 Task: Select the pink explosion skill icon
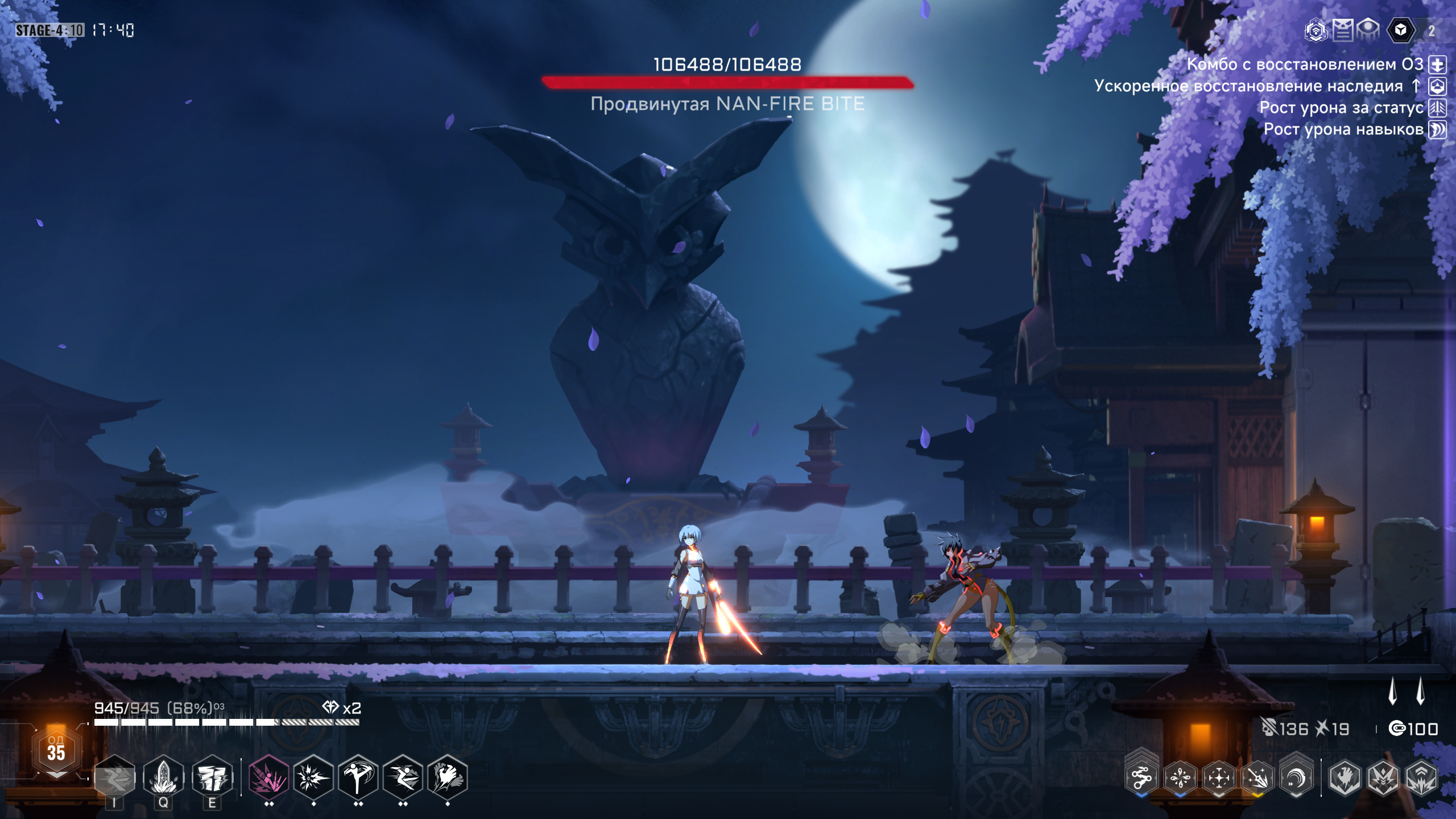[268, 777]
